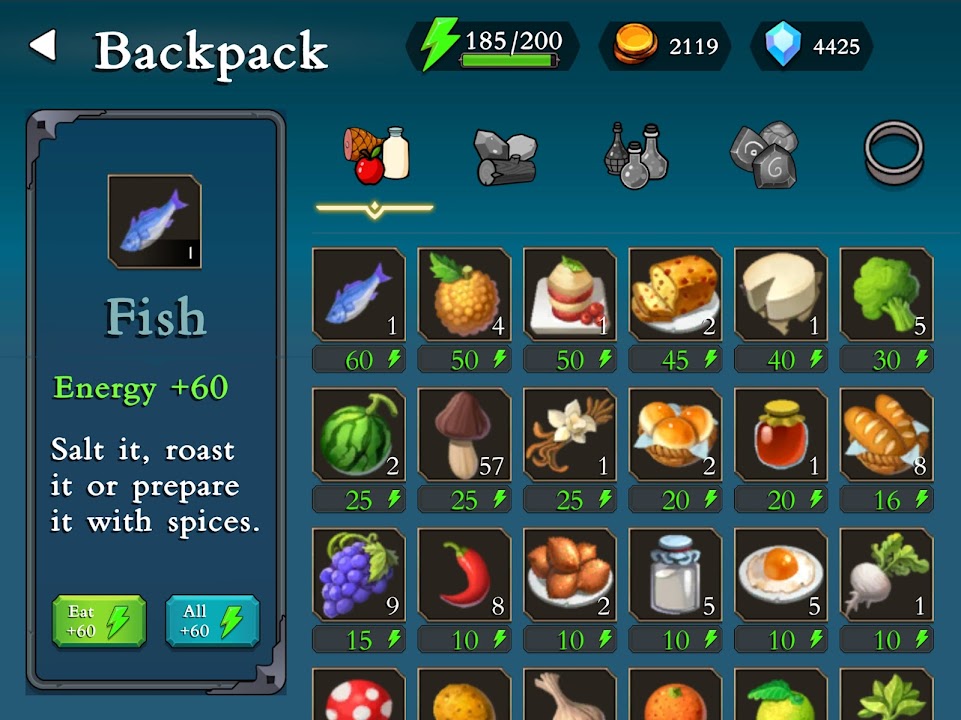Choose the sliced fruit bread slot
Image resolution: width=961 pixels, height=720 pixels.
pyautogui.click(x=675, y=294)
